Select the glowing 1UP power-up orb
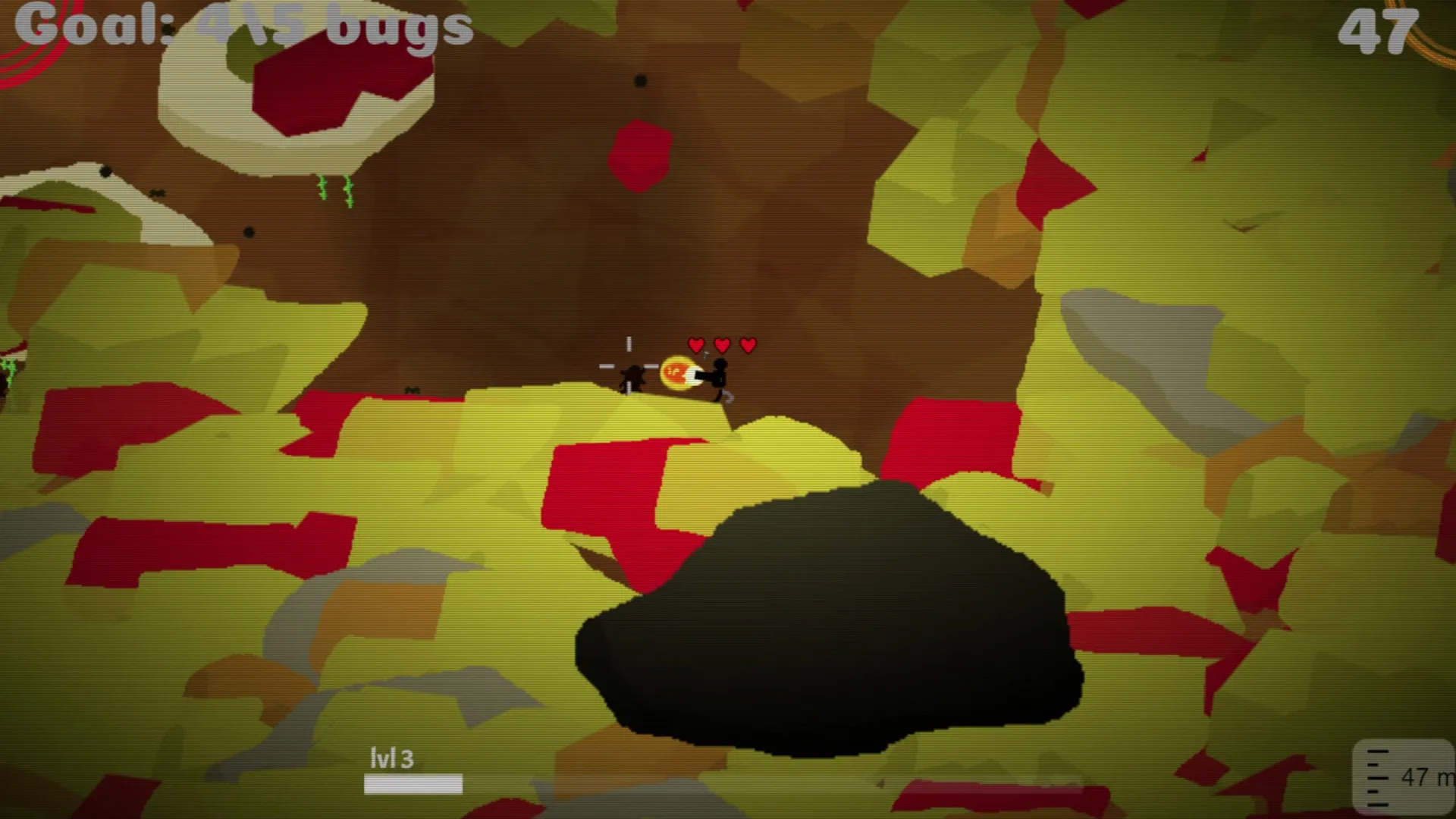1456x819 pixels. click(x=677, y=373)
